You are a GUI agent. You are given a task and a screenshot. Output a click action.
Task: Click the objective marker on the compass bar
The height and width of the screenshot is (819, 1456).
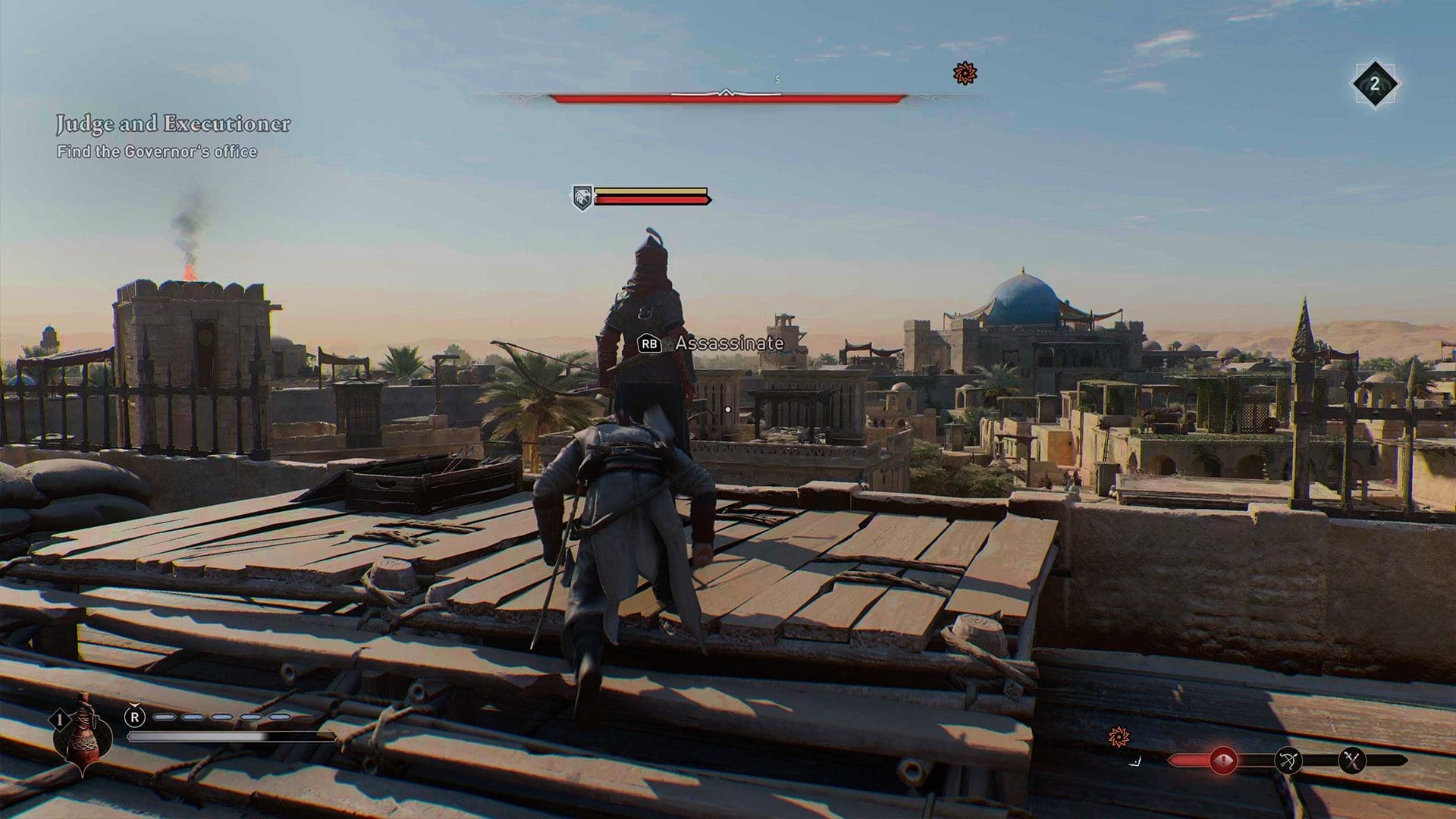(x=965, y=74)
